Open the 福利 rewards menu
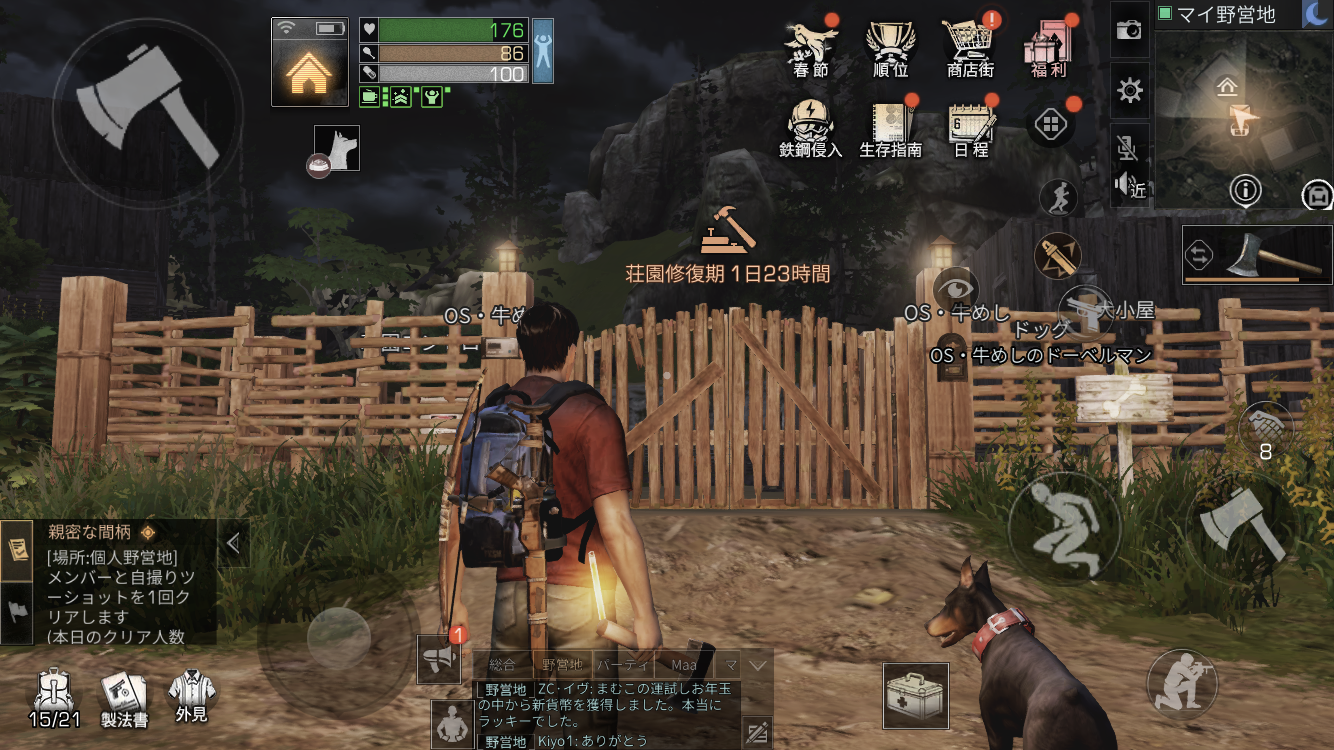Viewport: 1334px width, 750px height. pos(1049,46)
